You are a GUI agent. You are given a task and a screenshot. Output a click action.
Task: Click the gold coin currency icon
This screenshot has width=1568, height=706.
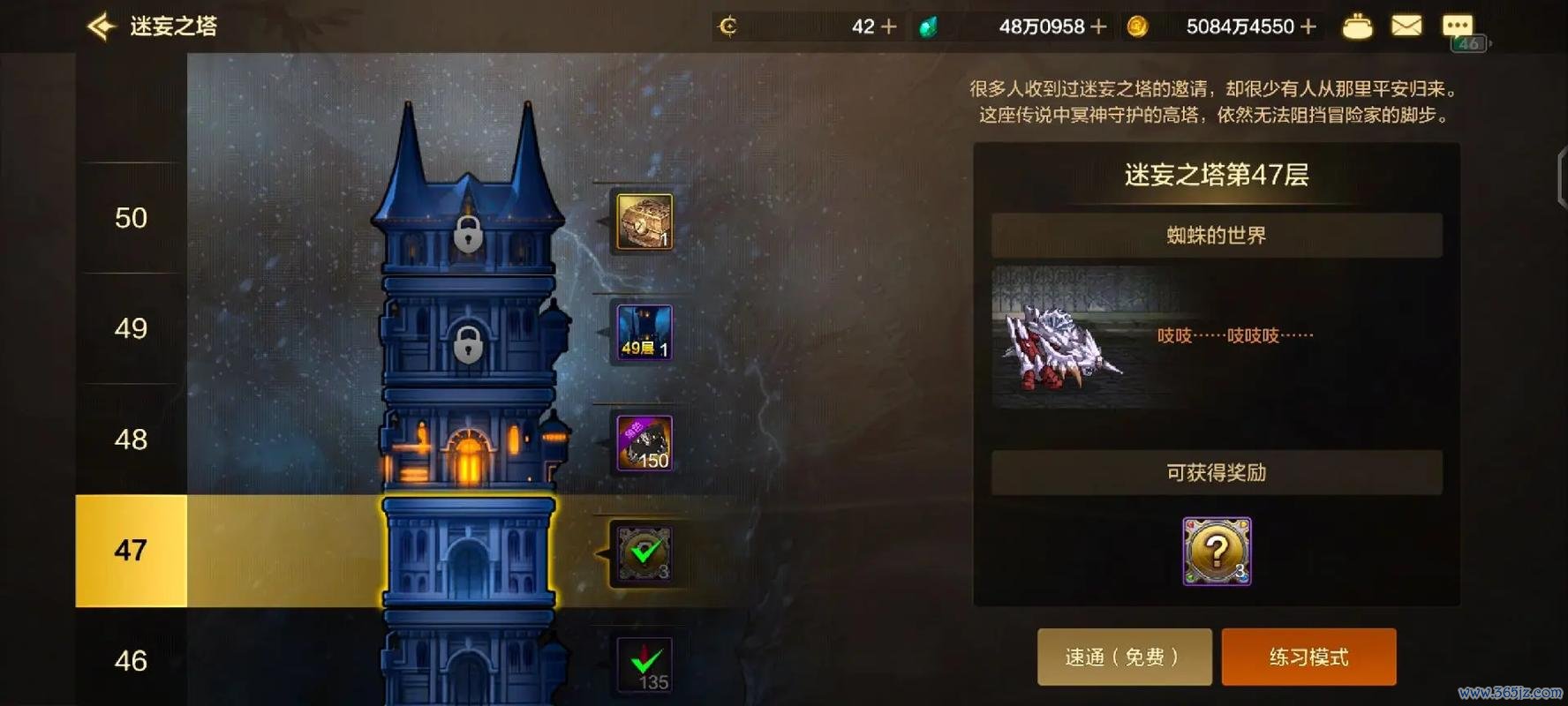(x=1138, y=26)
